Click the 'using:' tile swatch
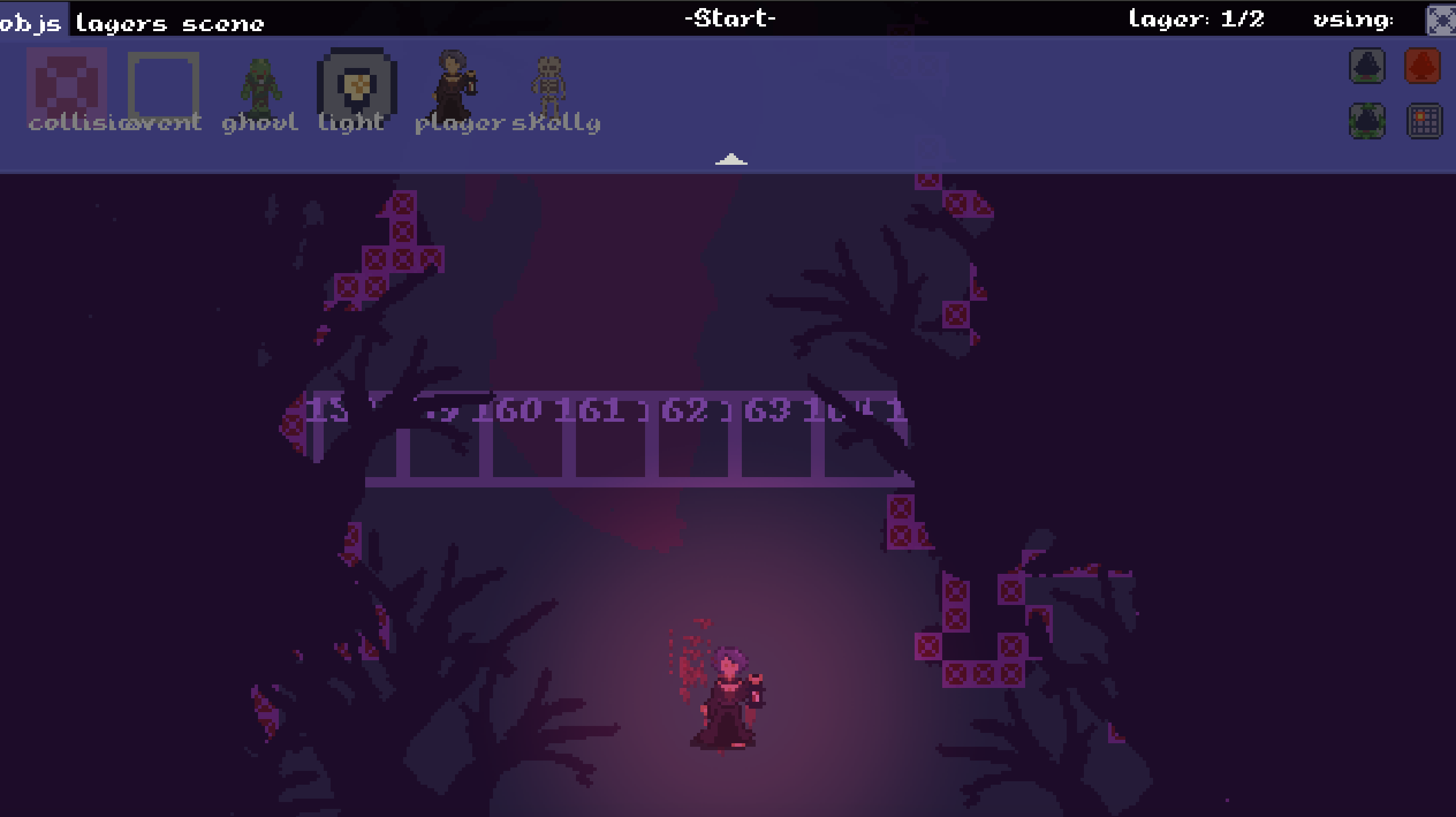 pyautogui.click(x=1437, y=21)
